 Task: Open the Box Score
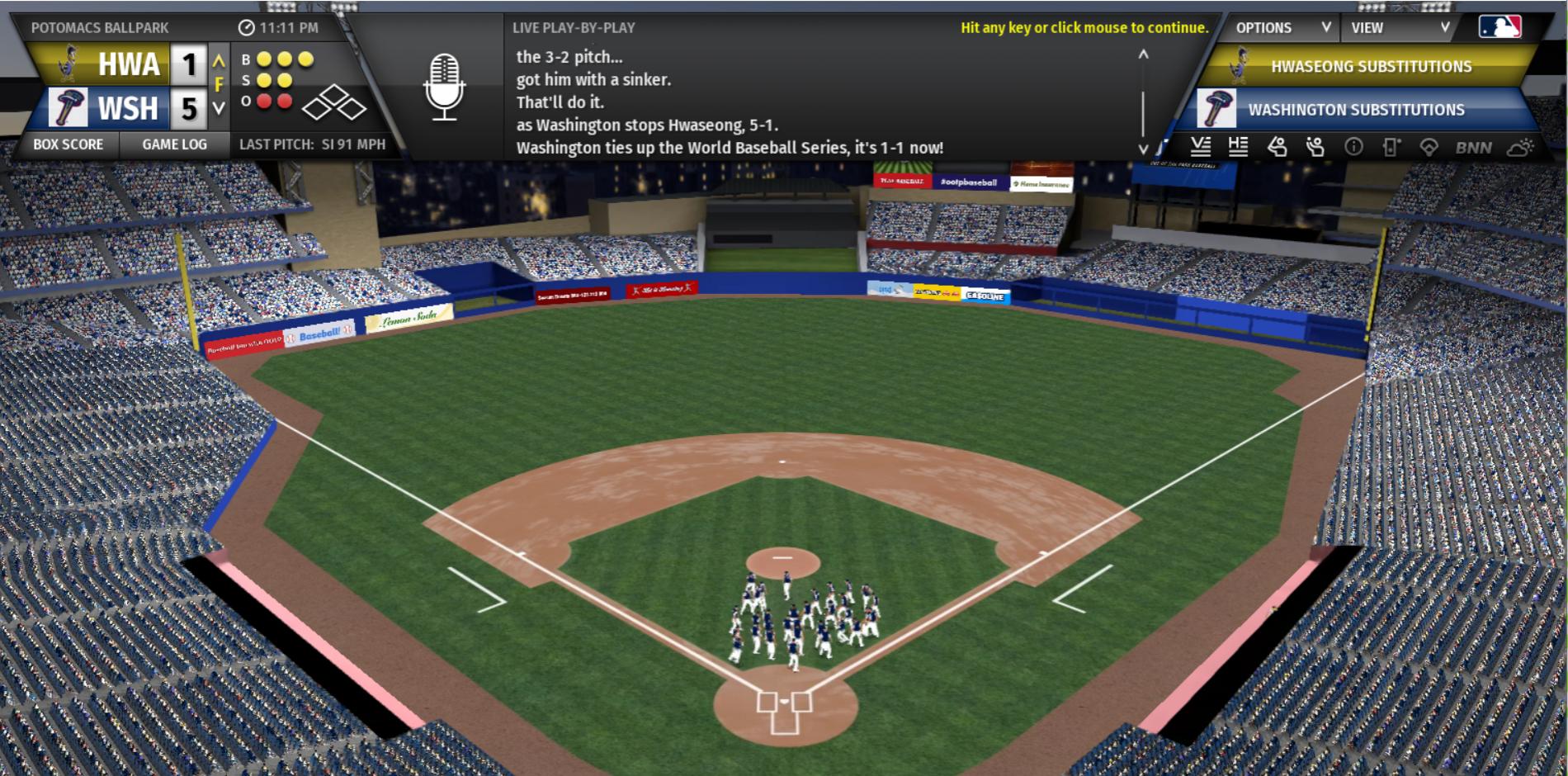(x=68, y=144)
